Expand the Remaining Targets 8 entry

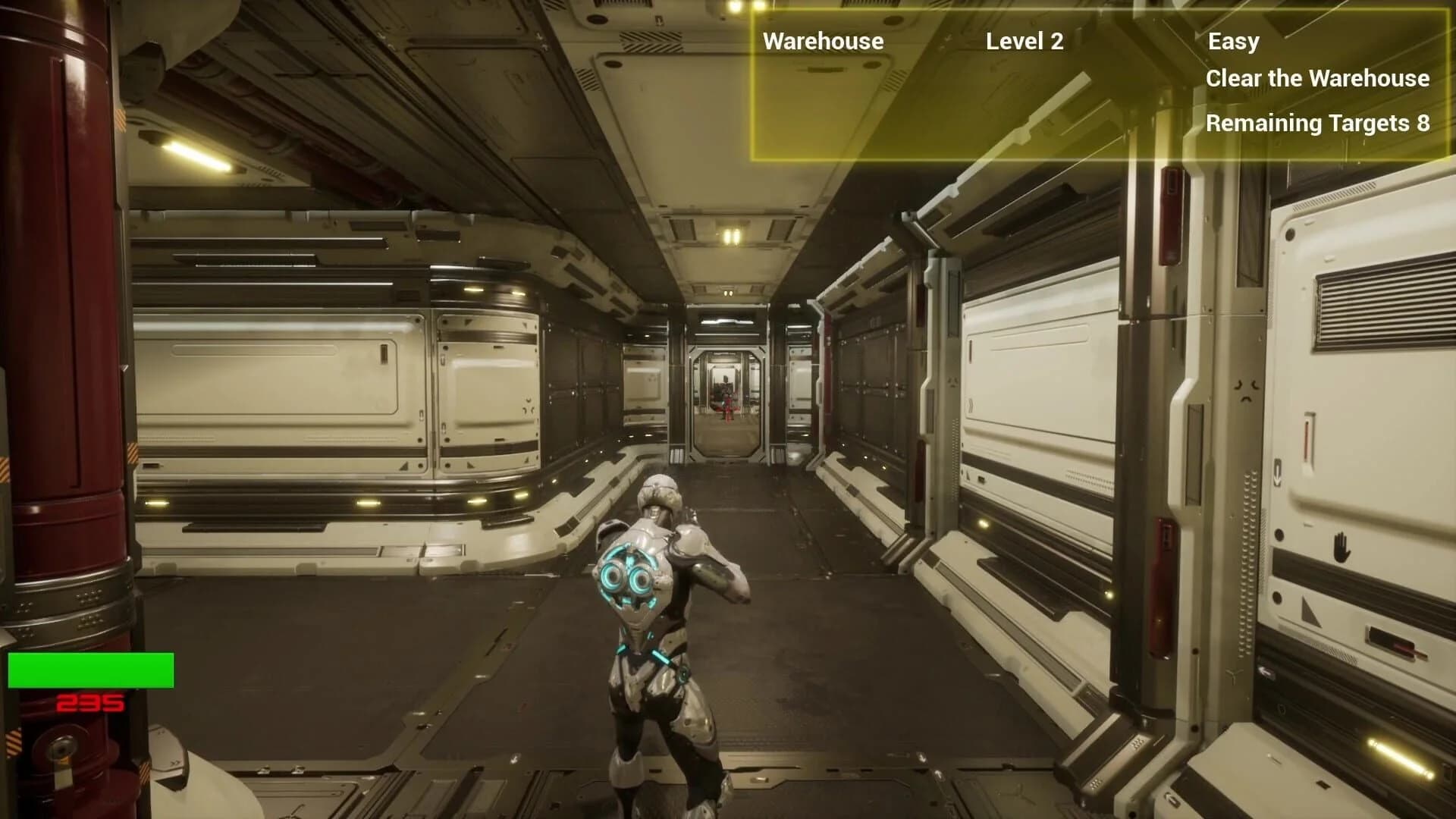1318,123
